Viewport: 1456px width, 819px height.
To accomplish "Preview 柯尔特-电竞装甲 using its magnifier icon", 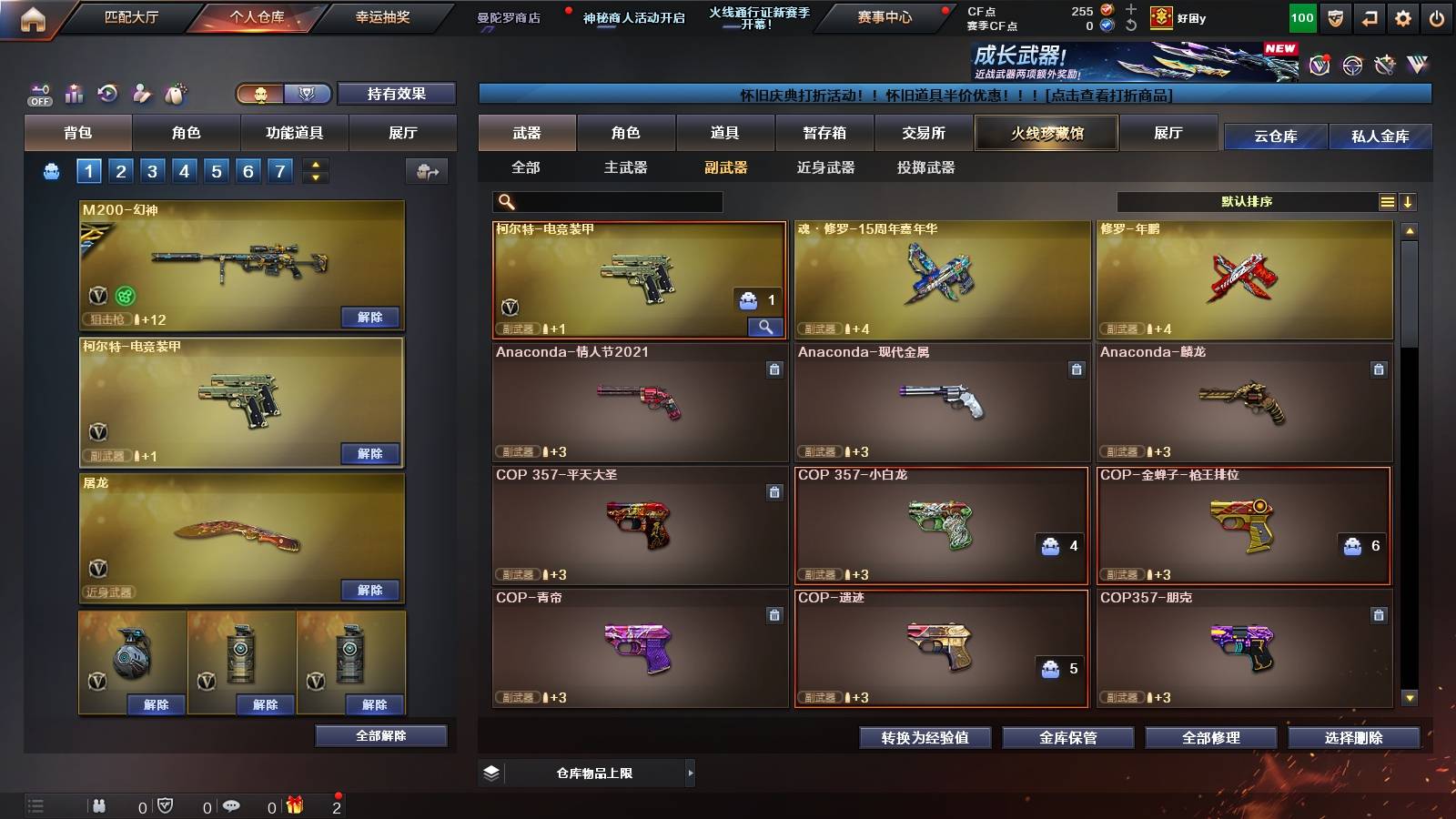I will [x=765, y=326].
